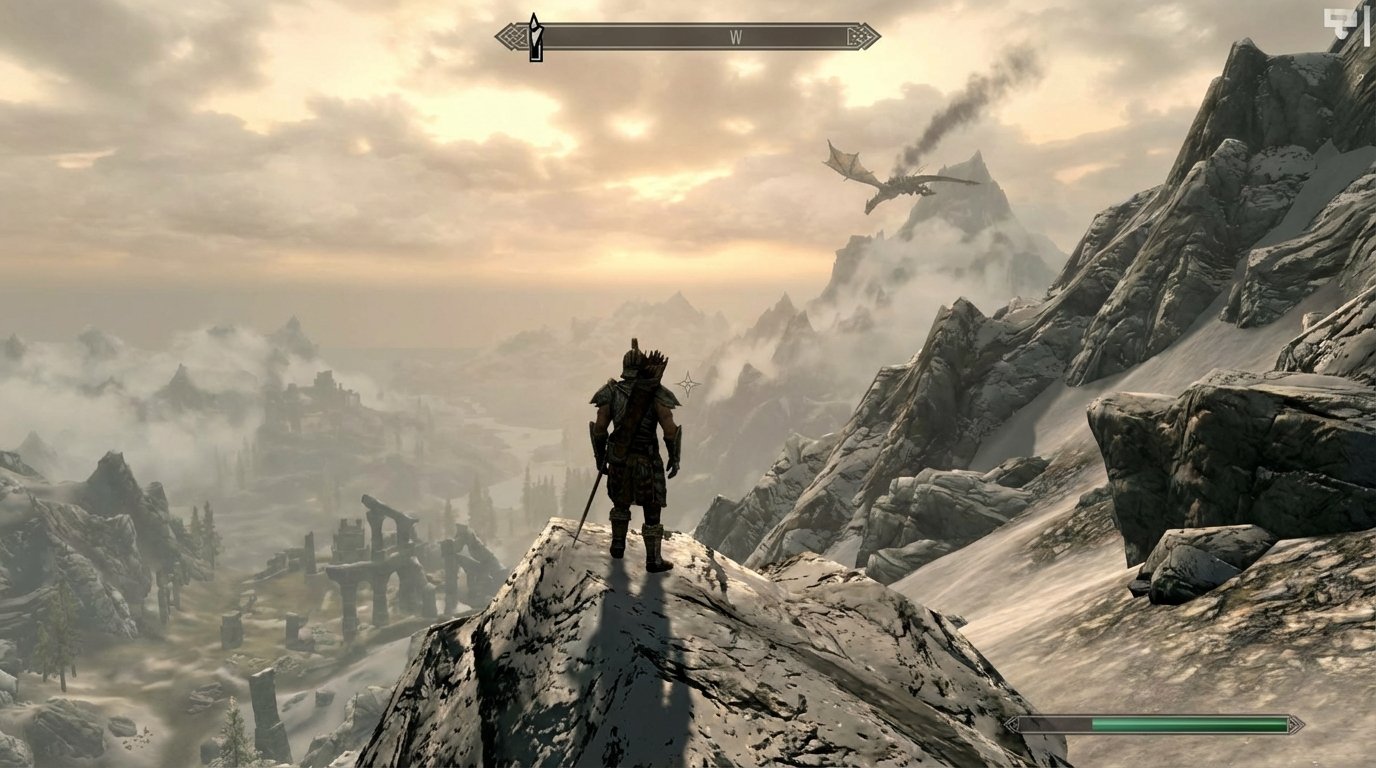
Task: Click the stamina bar frame ornament
Action: tap(1296, 722)
